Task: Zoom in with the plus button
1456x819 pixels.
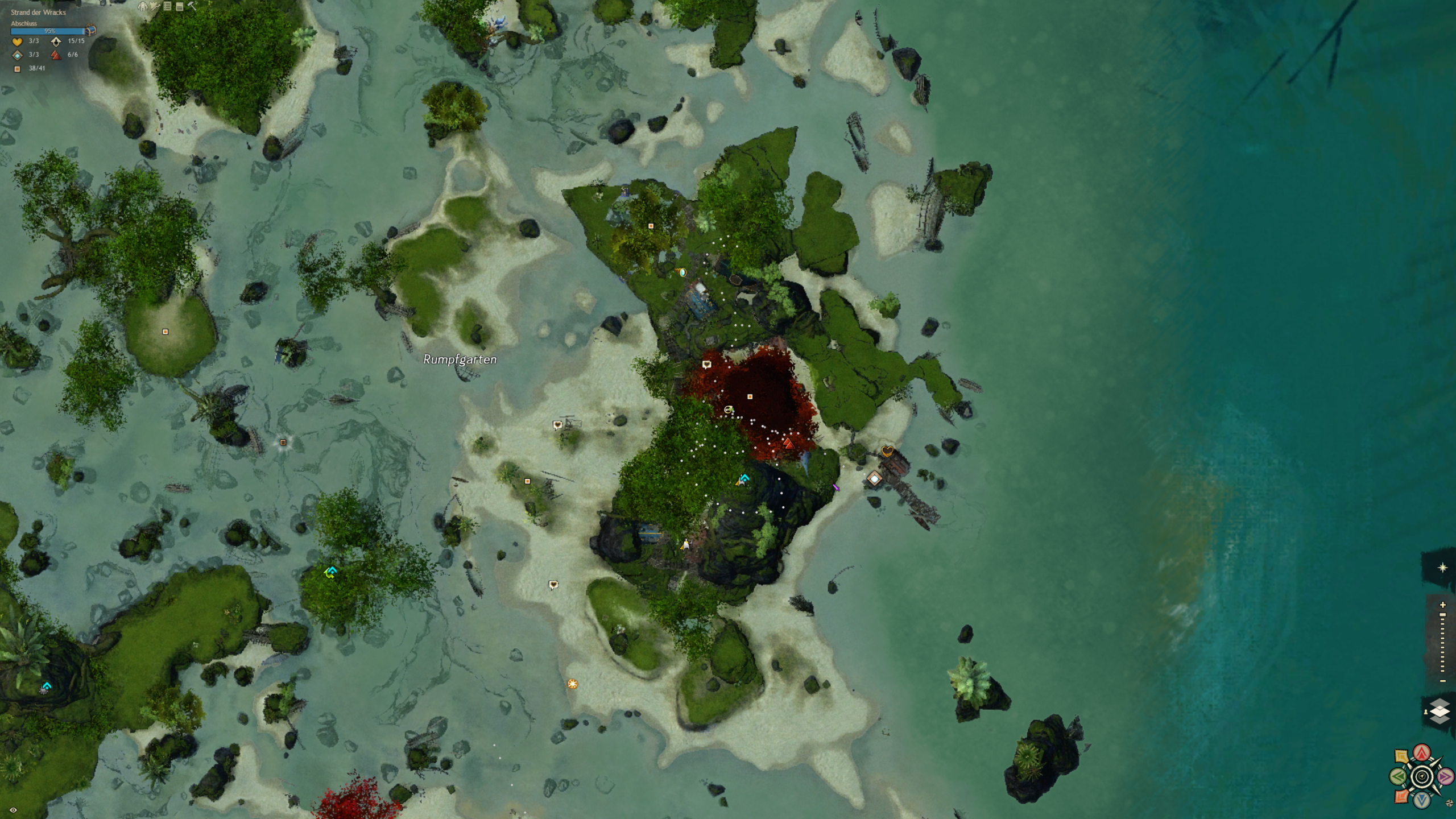Action: click(1442, 605)
